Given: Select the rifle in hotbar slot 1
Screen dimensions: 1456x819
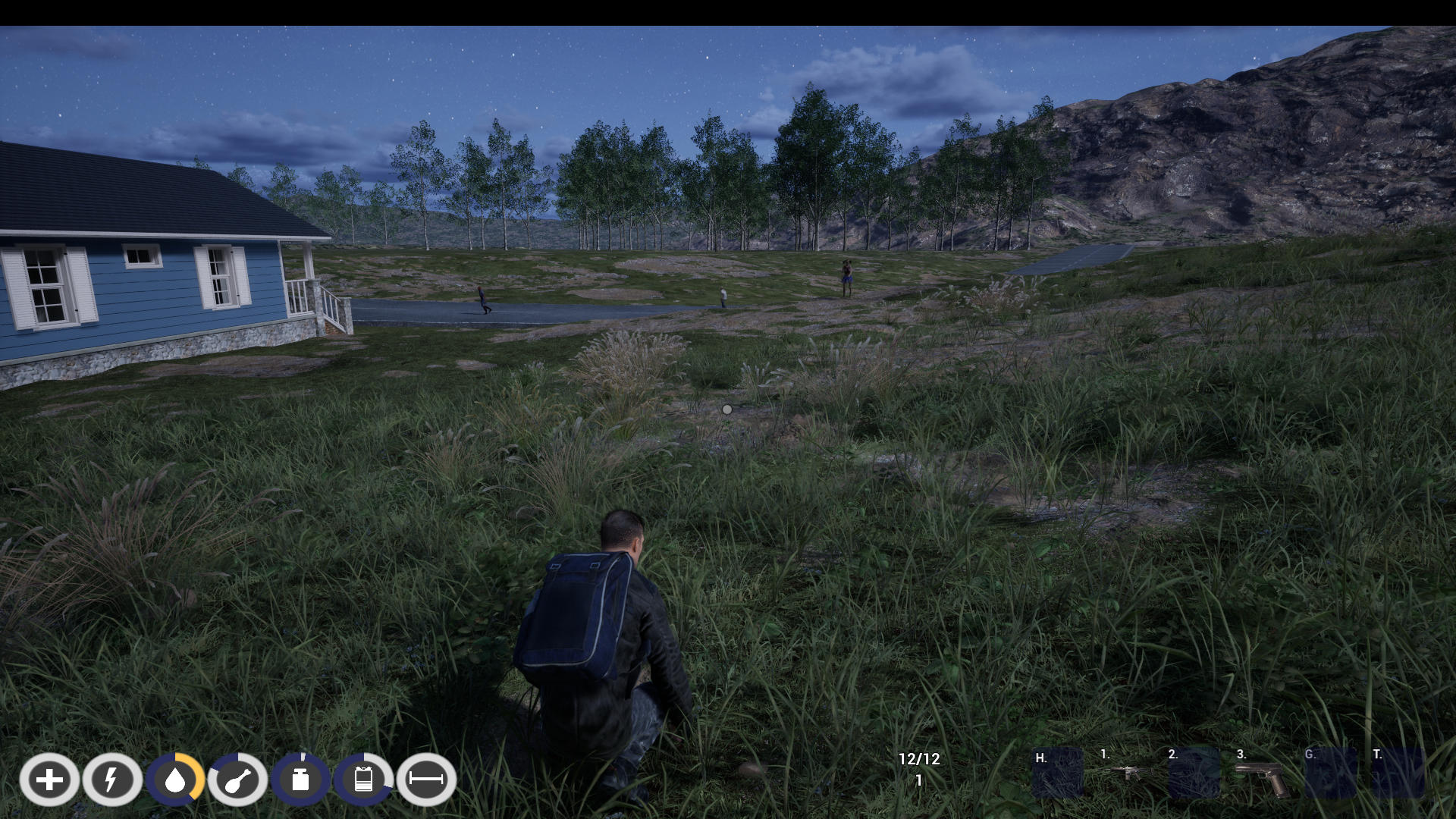Looking at the screenshot, I should pos(1127,773).
